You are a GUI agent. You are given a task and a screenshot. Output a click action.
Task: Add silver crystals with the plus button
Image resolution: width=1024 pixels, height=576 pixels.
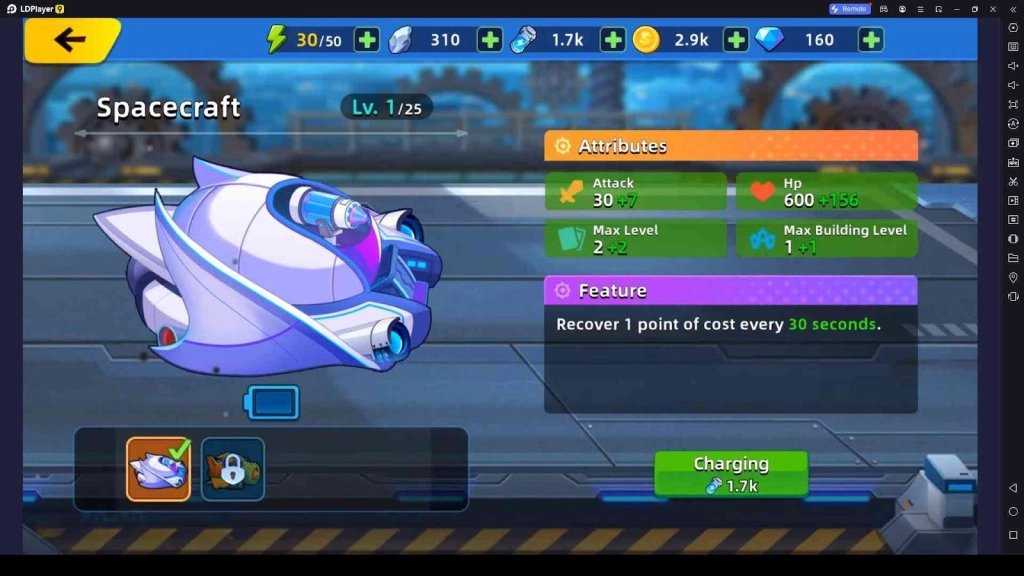[490, 40]
